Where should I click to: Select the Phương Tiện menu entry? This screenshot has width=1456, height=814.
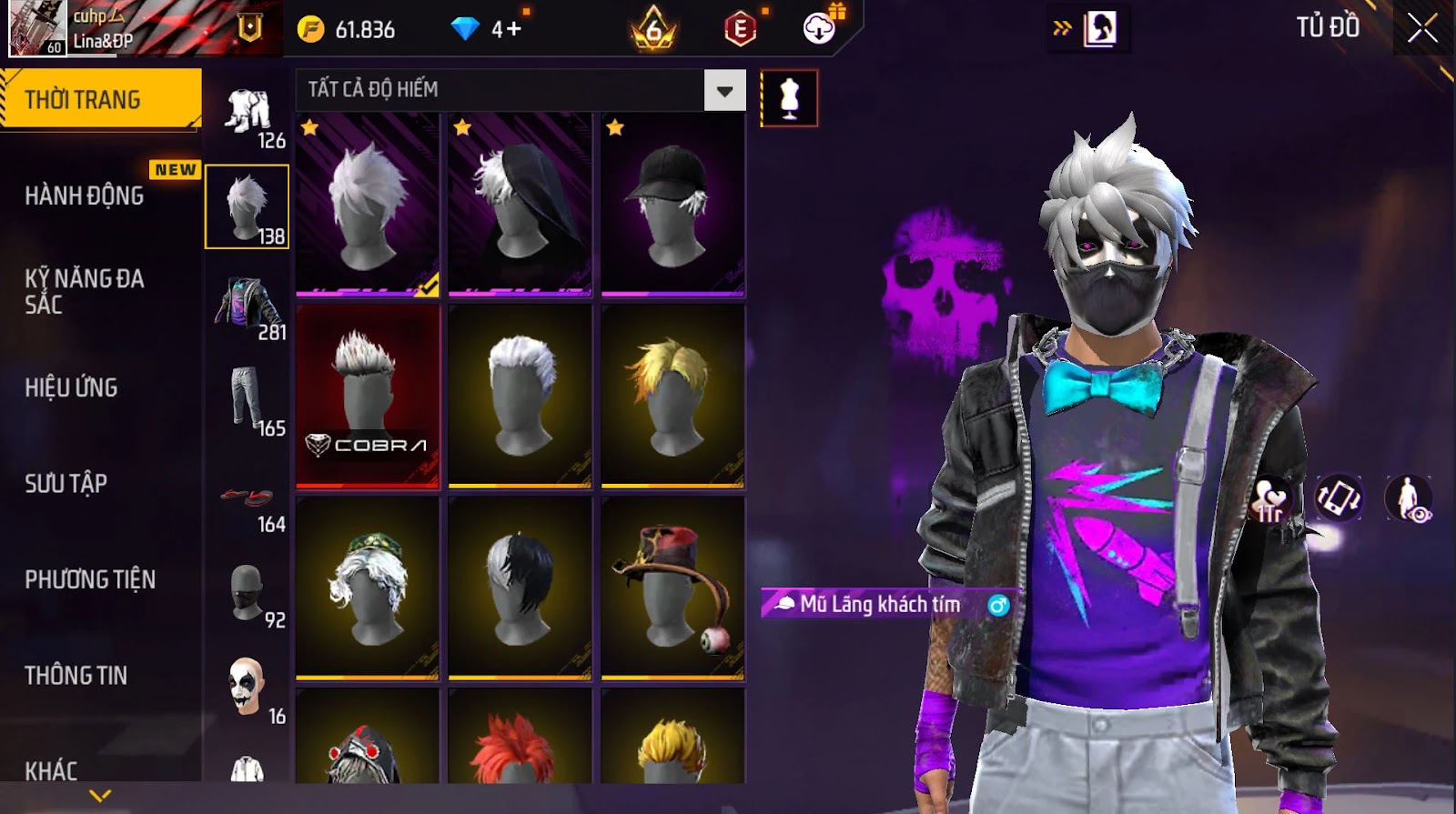pos(90,579)
